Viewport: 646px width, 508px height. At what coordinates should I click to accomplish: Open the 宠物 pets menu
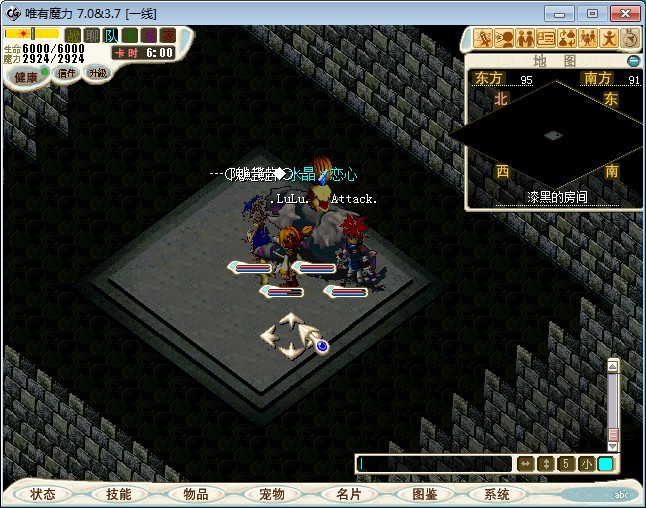pos(271,494)
